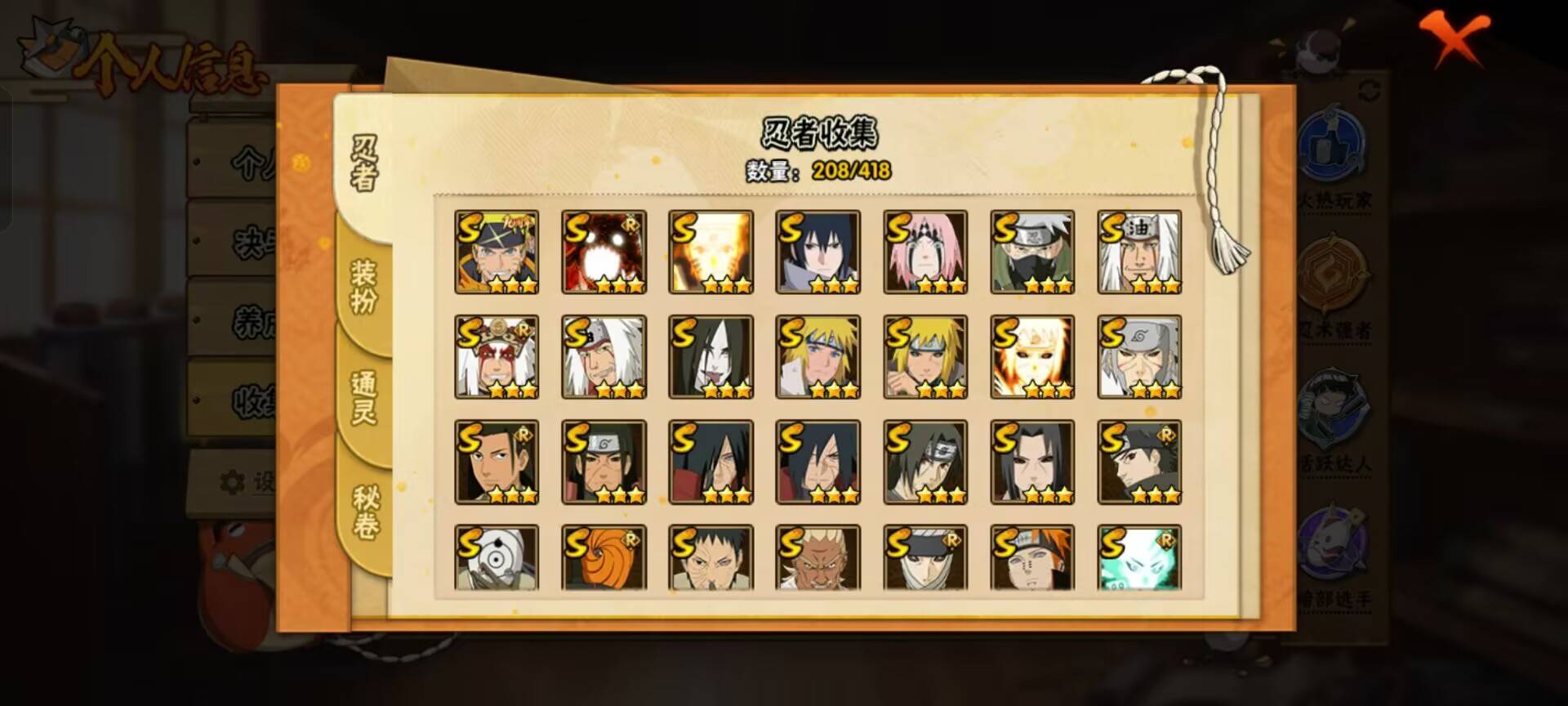Click the 数量 208/418 counter text

tap(819, 172)
